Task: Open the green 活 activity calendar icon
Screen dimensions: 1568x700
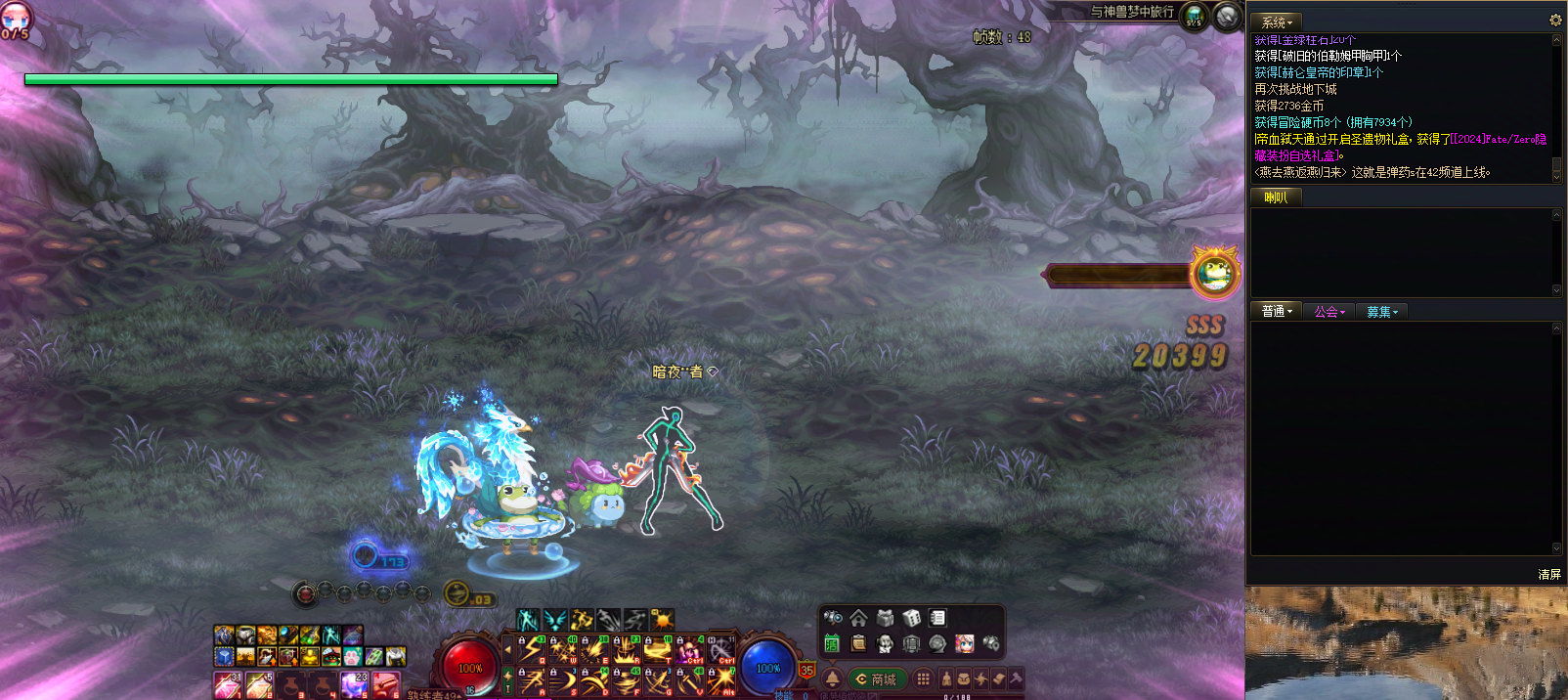Action: (832, 643)
